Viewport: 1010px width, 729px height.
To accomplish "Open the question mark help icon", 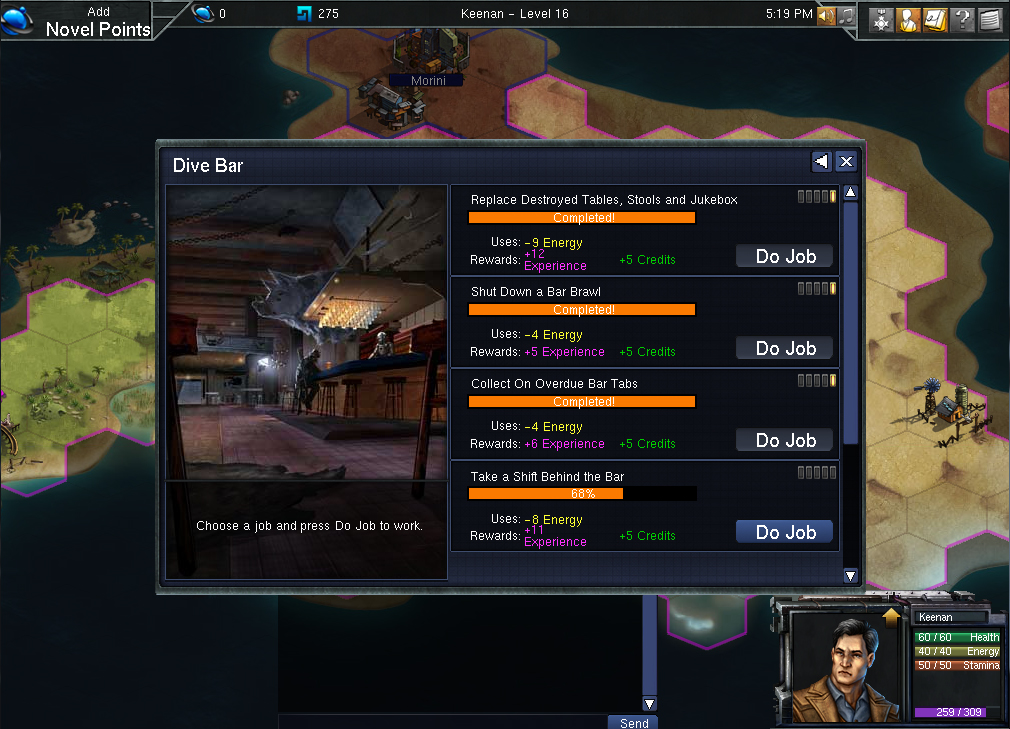I will [962, 20].
